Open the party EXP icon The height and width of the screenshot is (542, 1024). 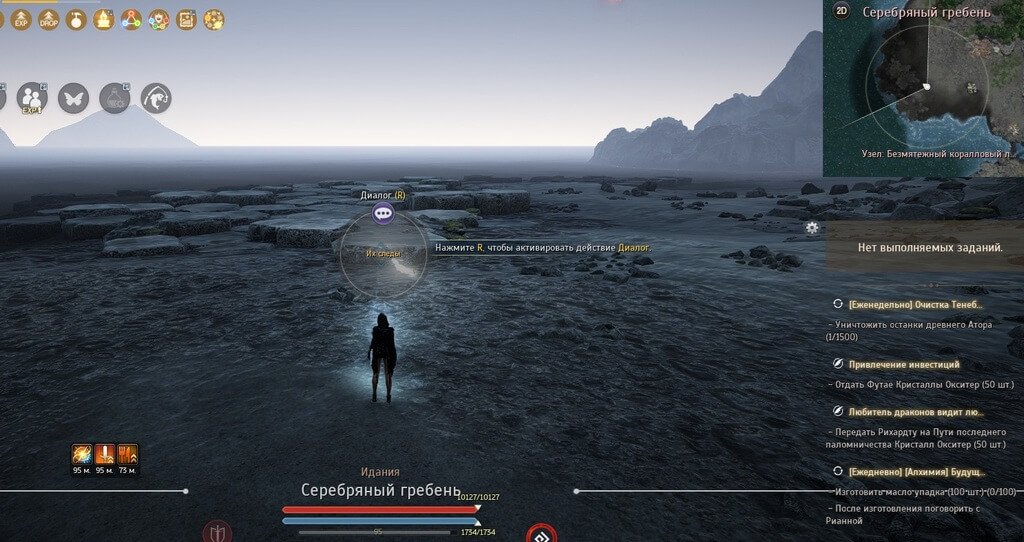pyautogui.click(x=32, y=98)
